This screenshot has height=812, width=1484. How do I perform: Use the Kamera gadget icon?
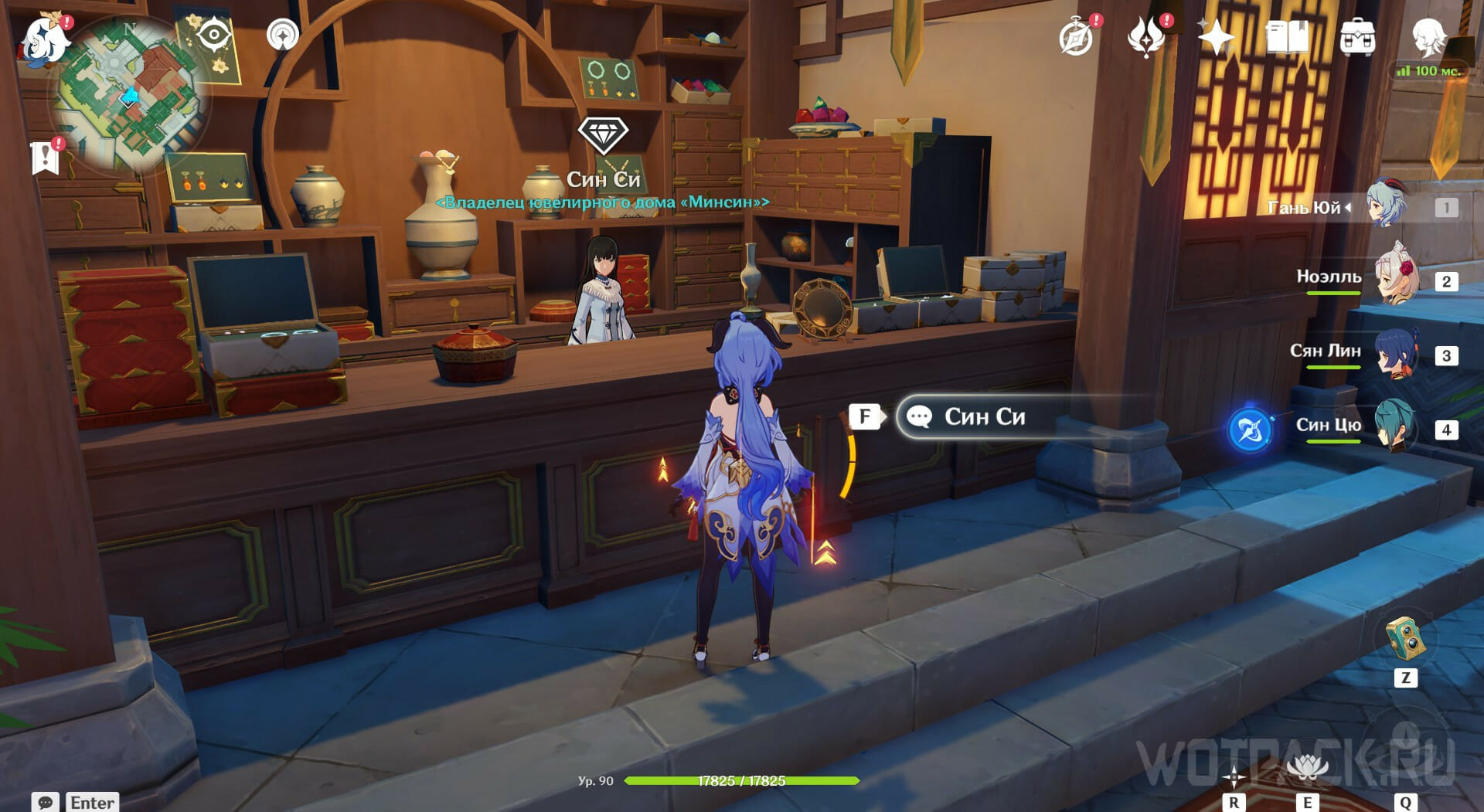1405,639
